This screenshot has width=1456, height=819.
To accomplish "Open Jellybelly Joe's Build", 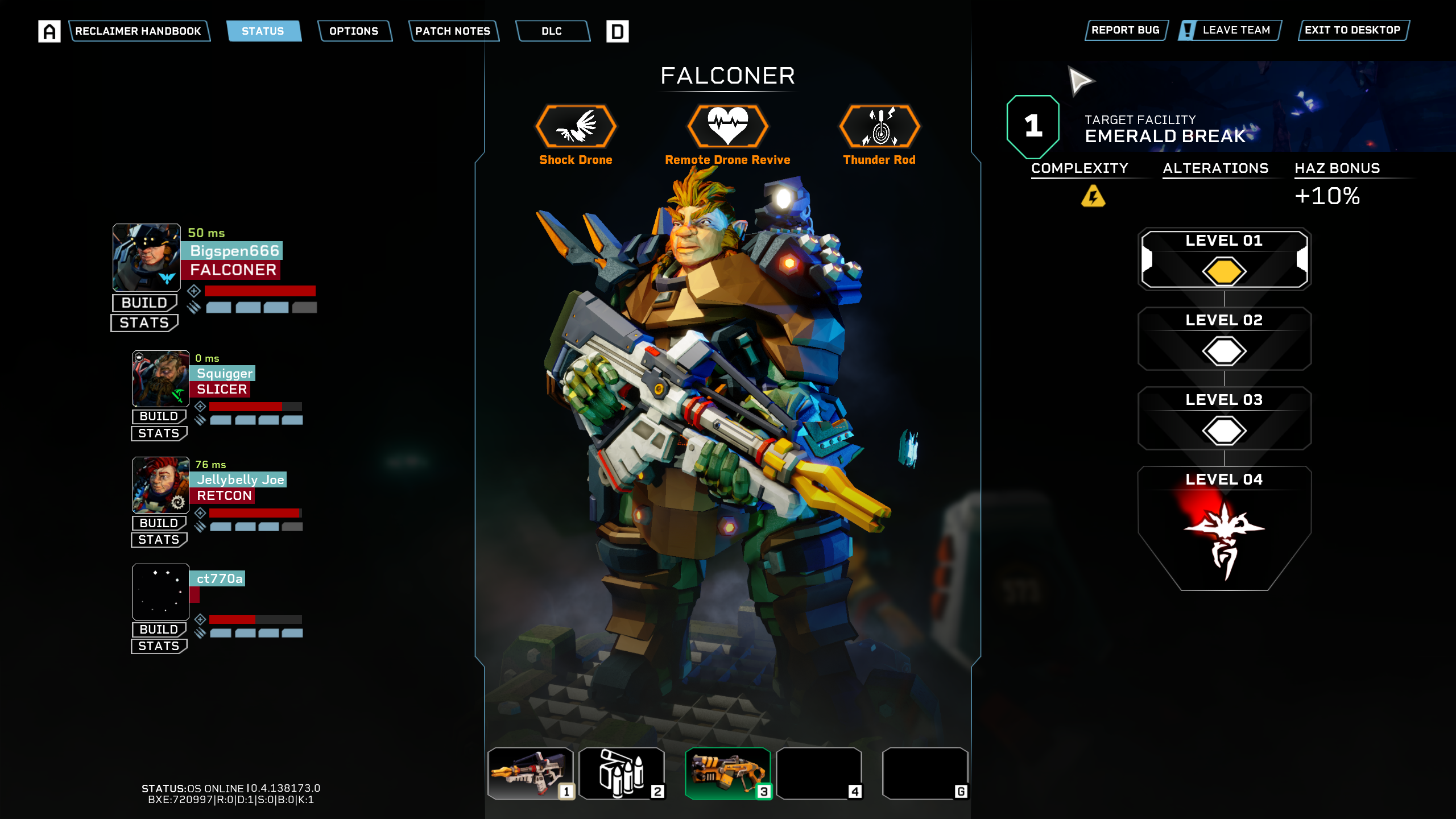I will [x=159, y=523].
